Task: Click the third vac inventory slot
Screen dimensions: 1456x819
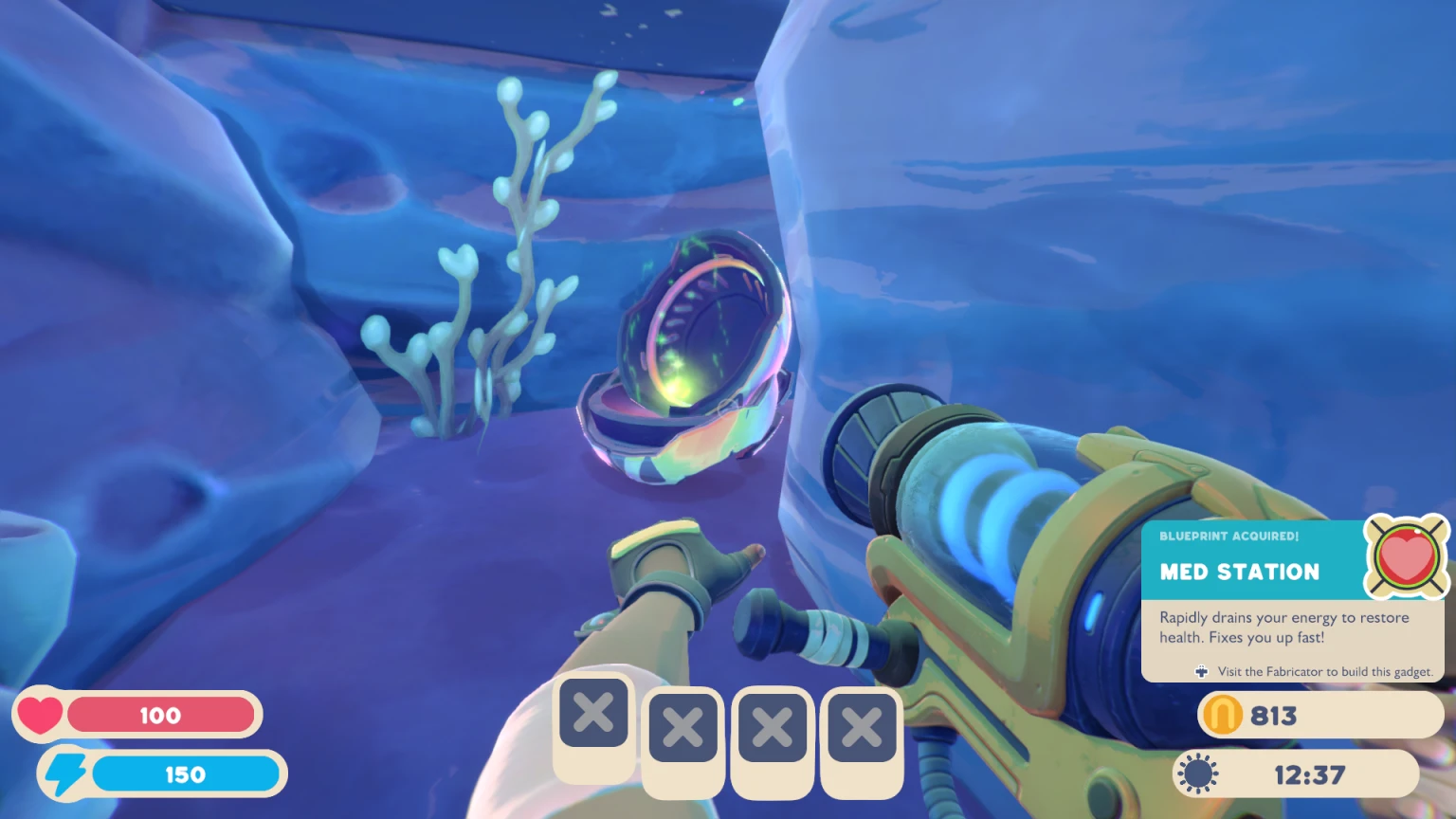Action: [772, 728]
